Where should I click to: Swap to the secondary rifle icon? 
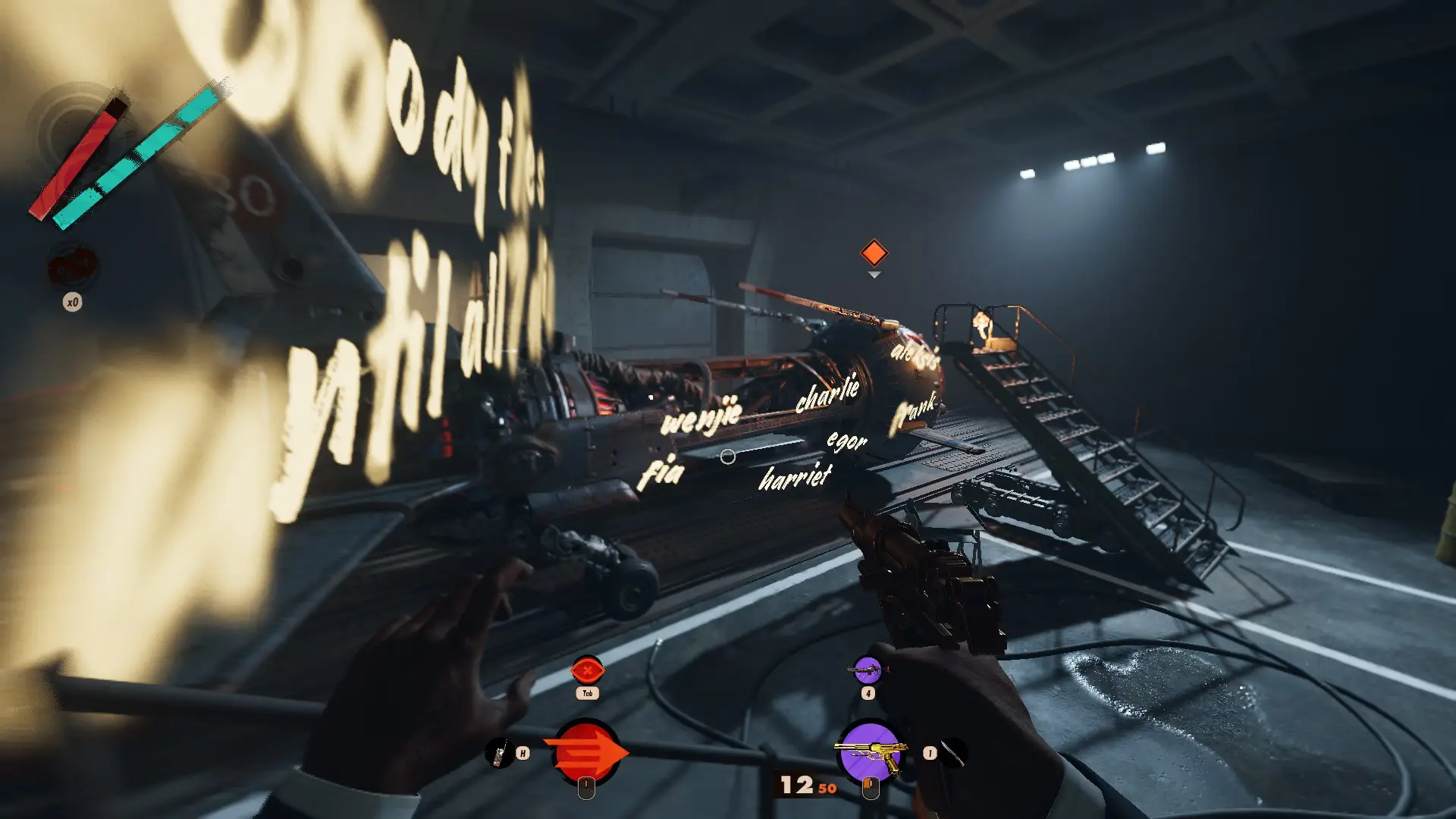(868, 670)
